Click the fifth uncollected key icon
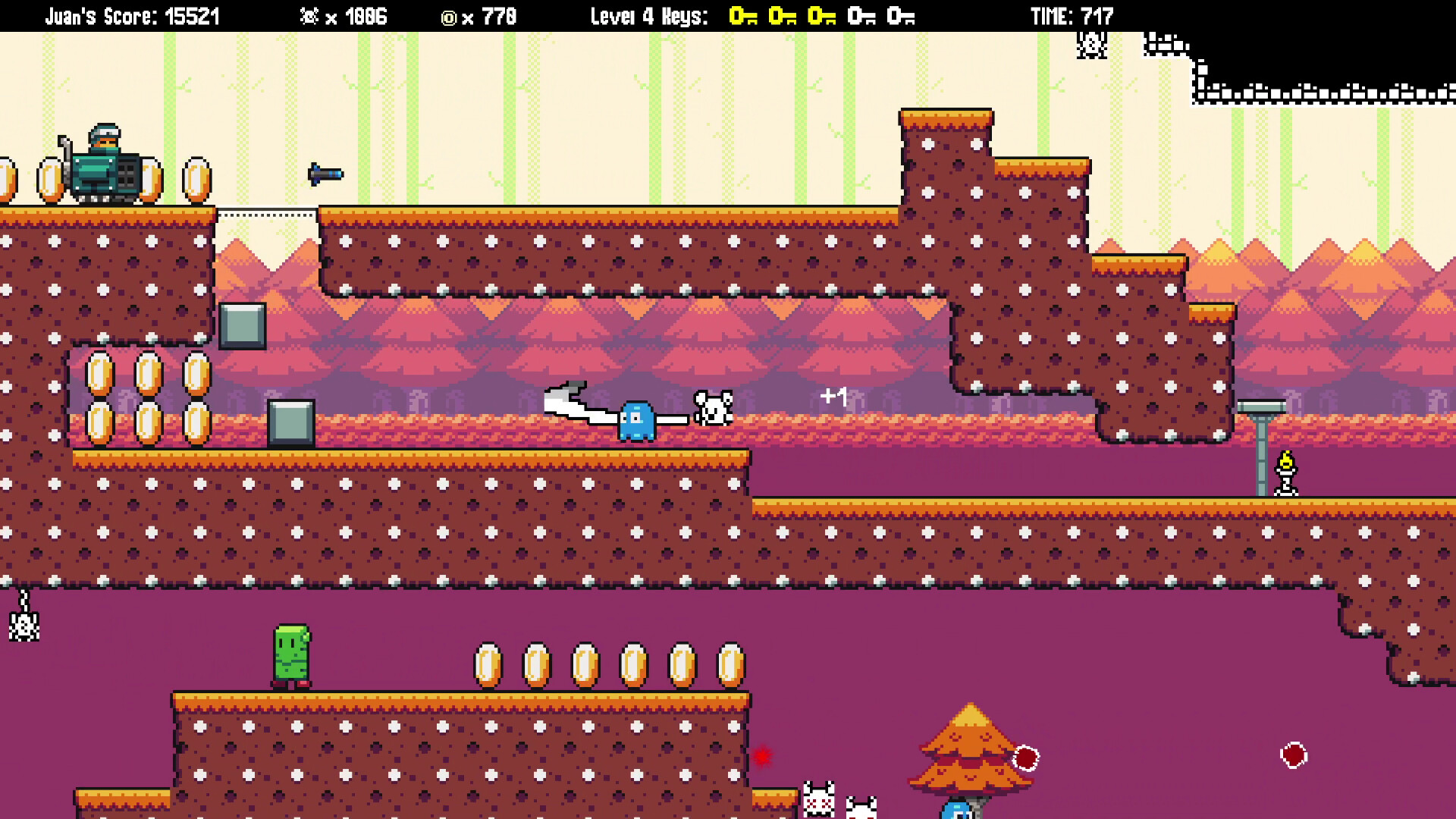 901,14
